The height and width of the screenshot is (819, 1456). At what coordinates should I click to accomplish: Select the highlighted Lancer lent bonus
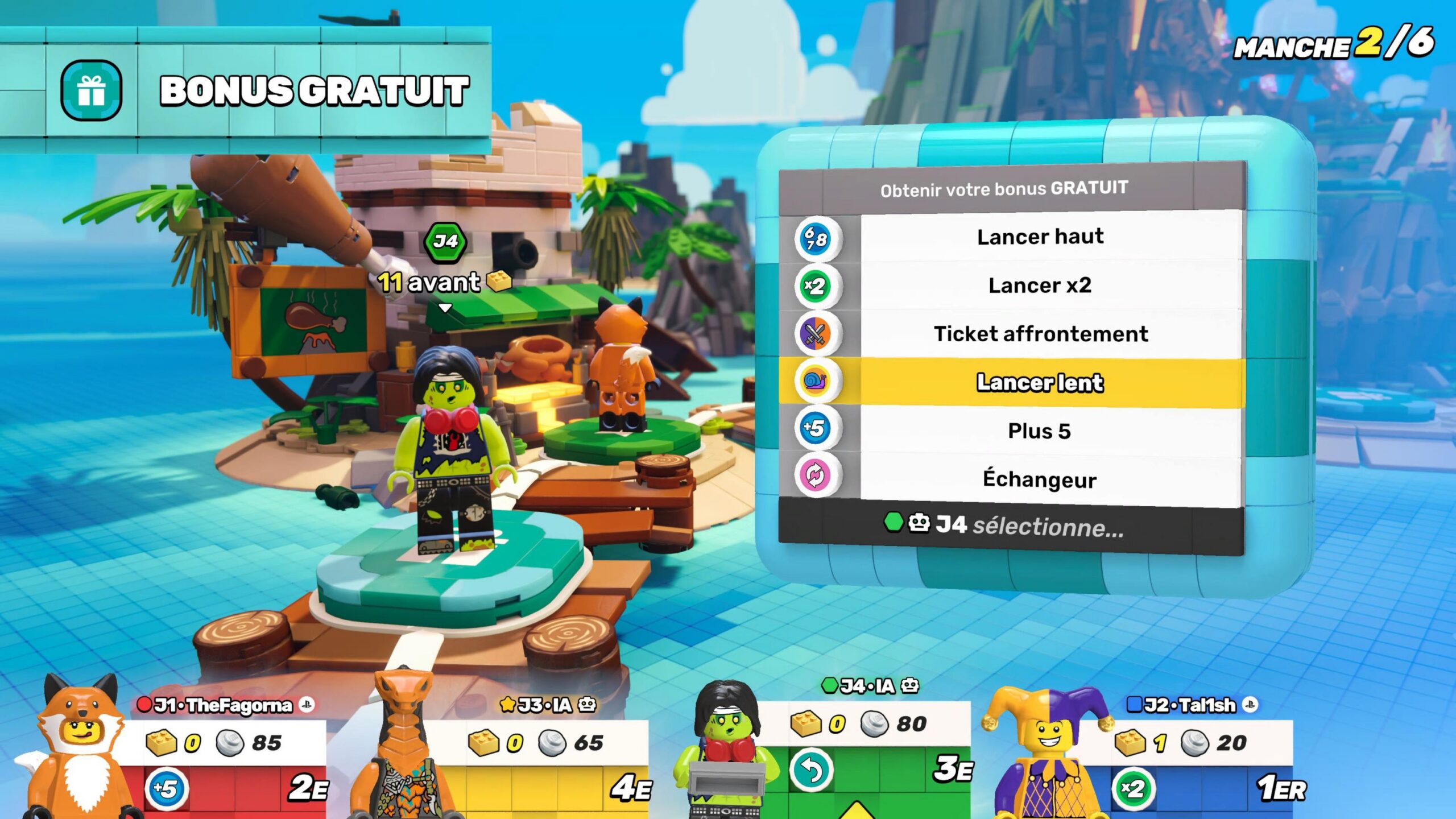tap(1040, 382)
